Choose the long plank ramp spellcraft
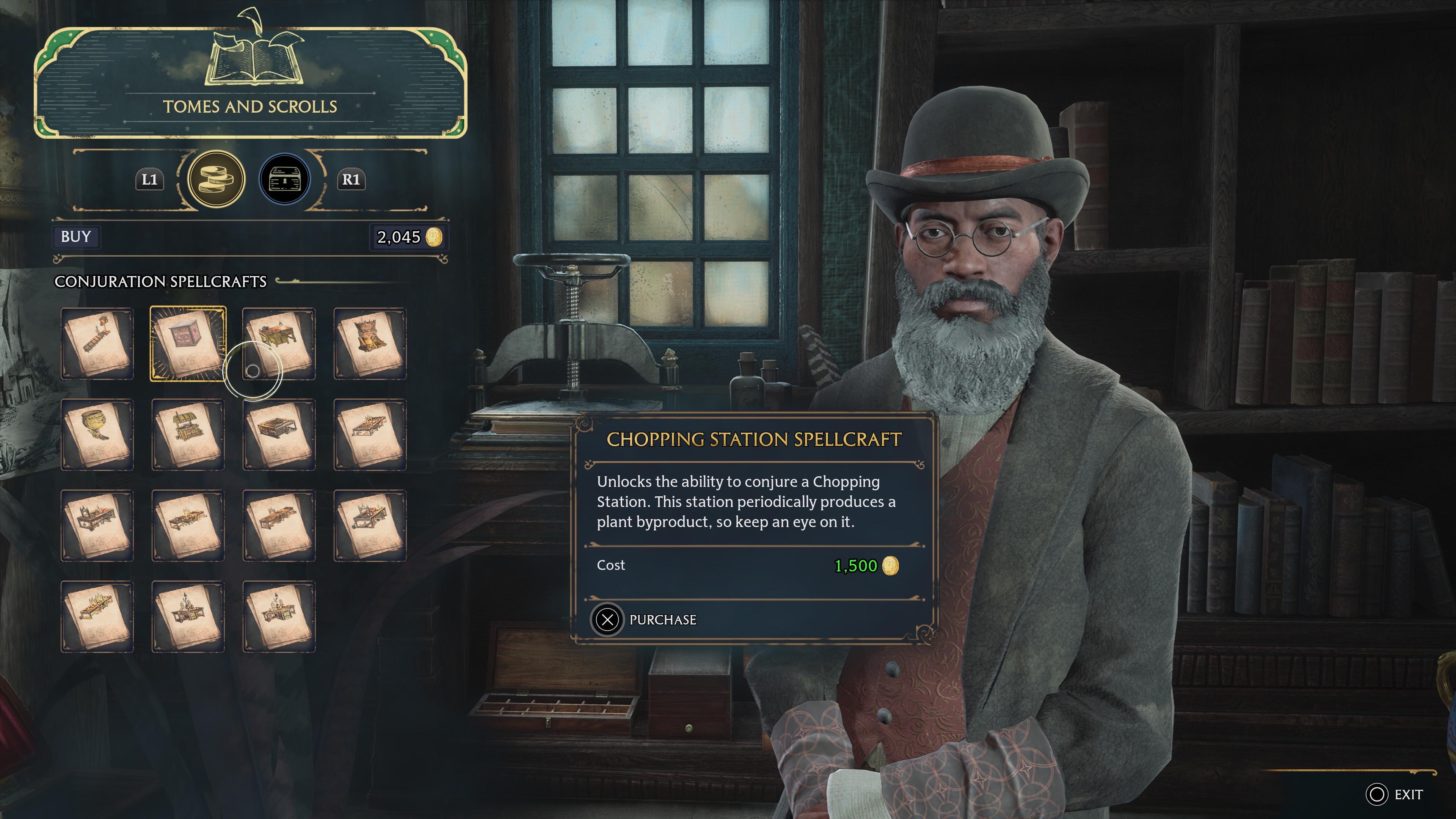The width and height of the screenshot is (1456, 819). pos(97,344)
